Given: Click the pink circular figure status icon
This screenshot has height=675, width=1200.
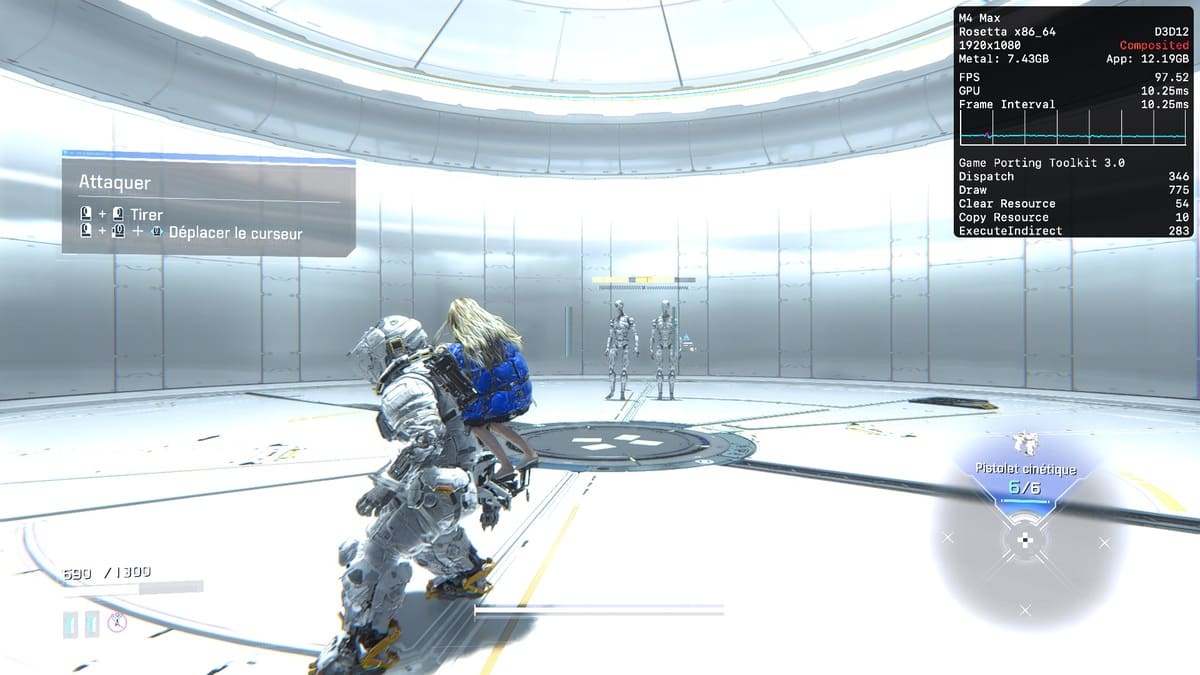Looking at the screenshot, I should click(117, 622).
